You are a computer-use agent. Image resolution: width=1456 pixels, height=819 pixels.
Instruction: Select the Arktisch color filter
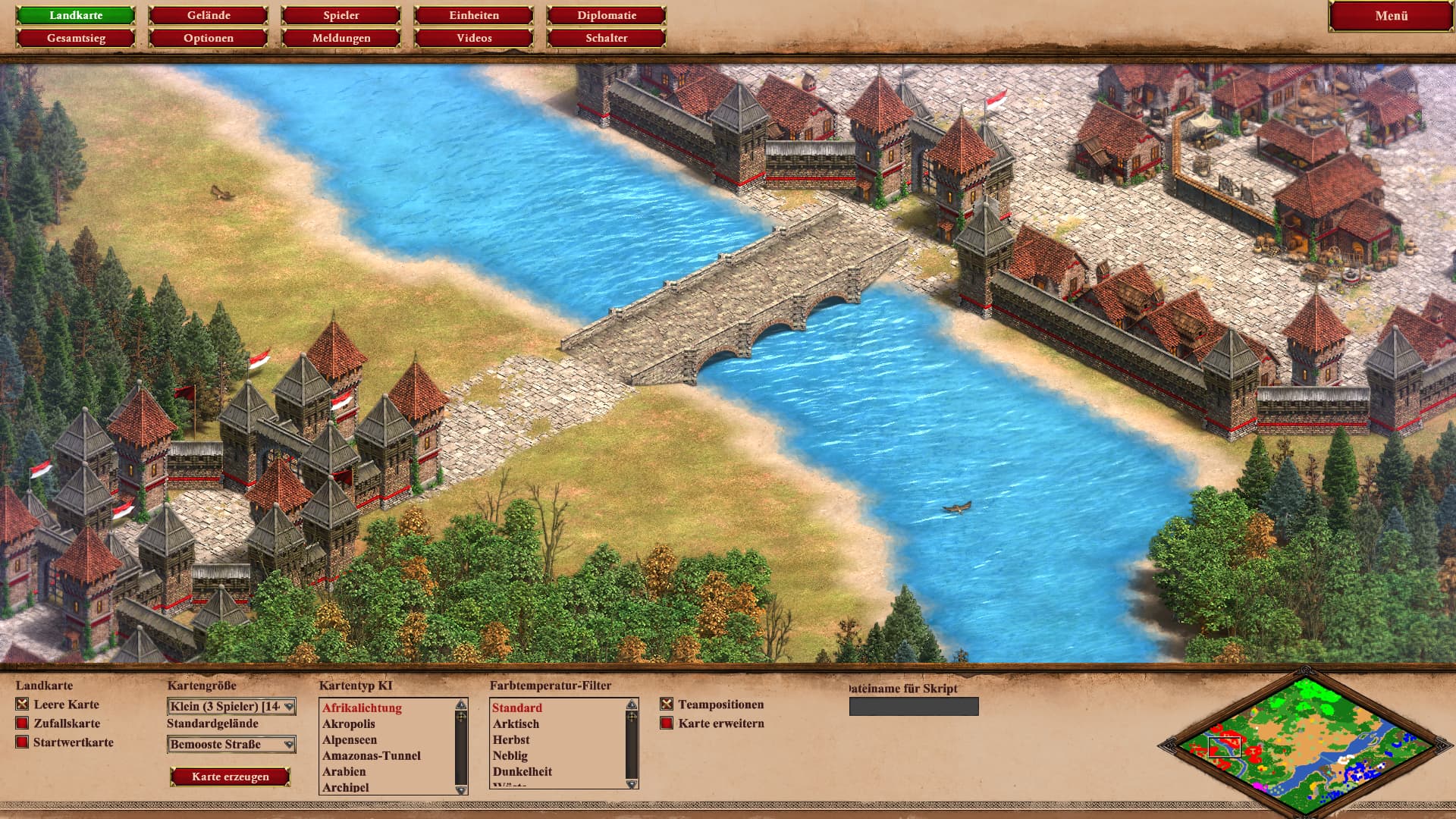click(x=516, y=724)
